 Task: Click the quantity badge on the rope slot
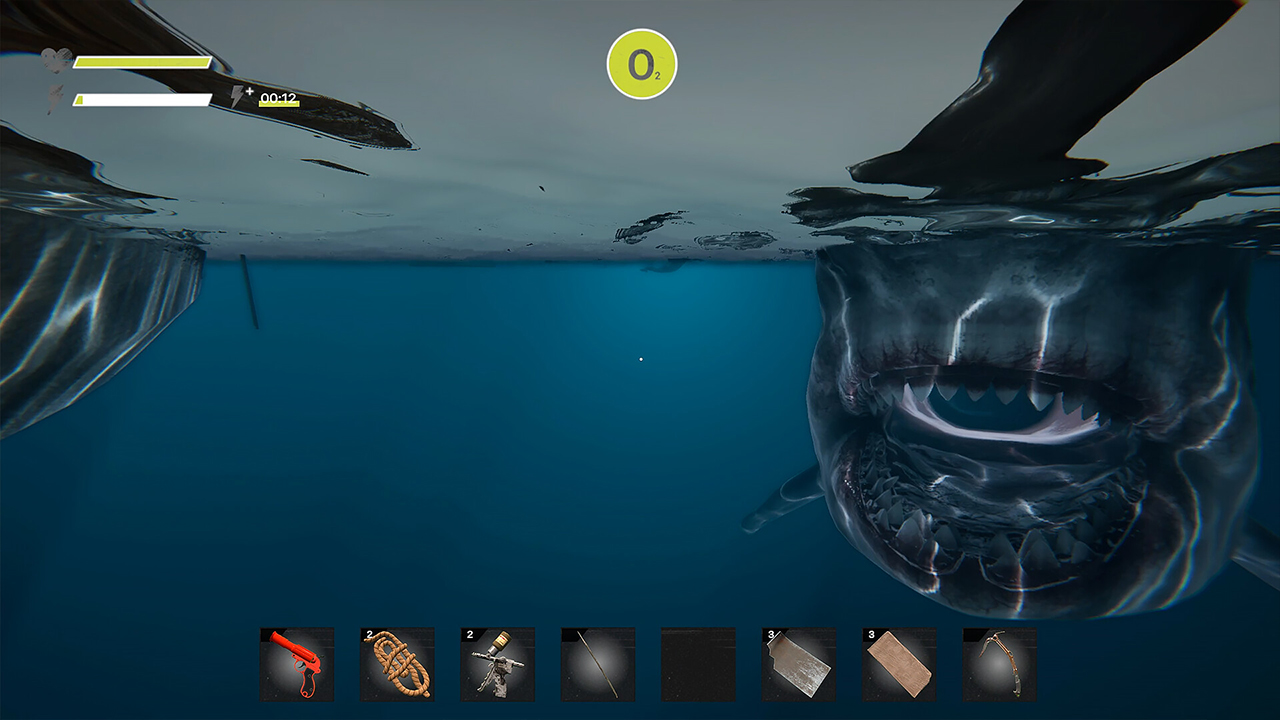[368, 634]
